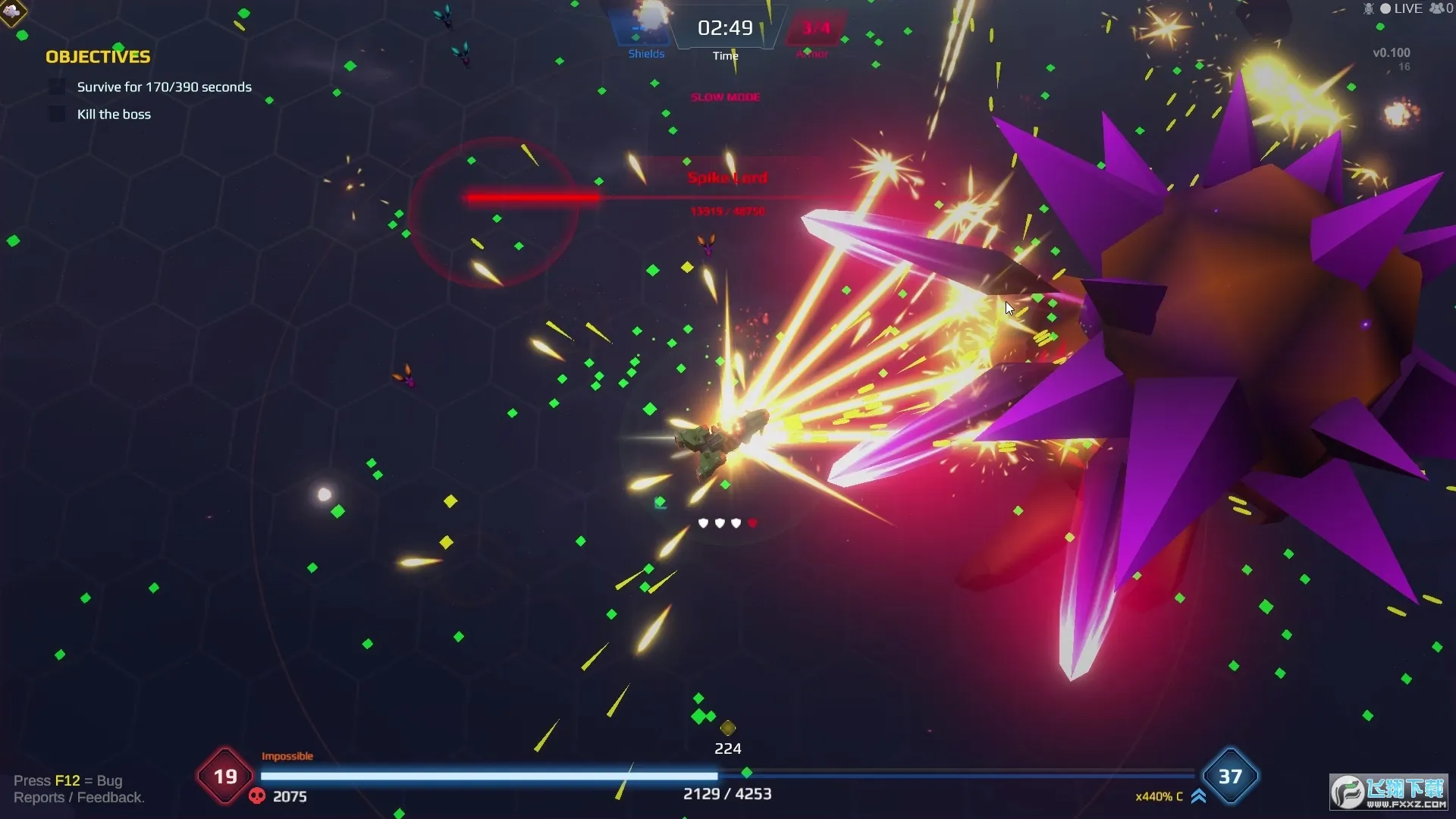
Task: Select the OBJECTIVES tracker heading
Action: 98,57
